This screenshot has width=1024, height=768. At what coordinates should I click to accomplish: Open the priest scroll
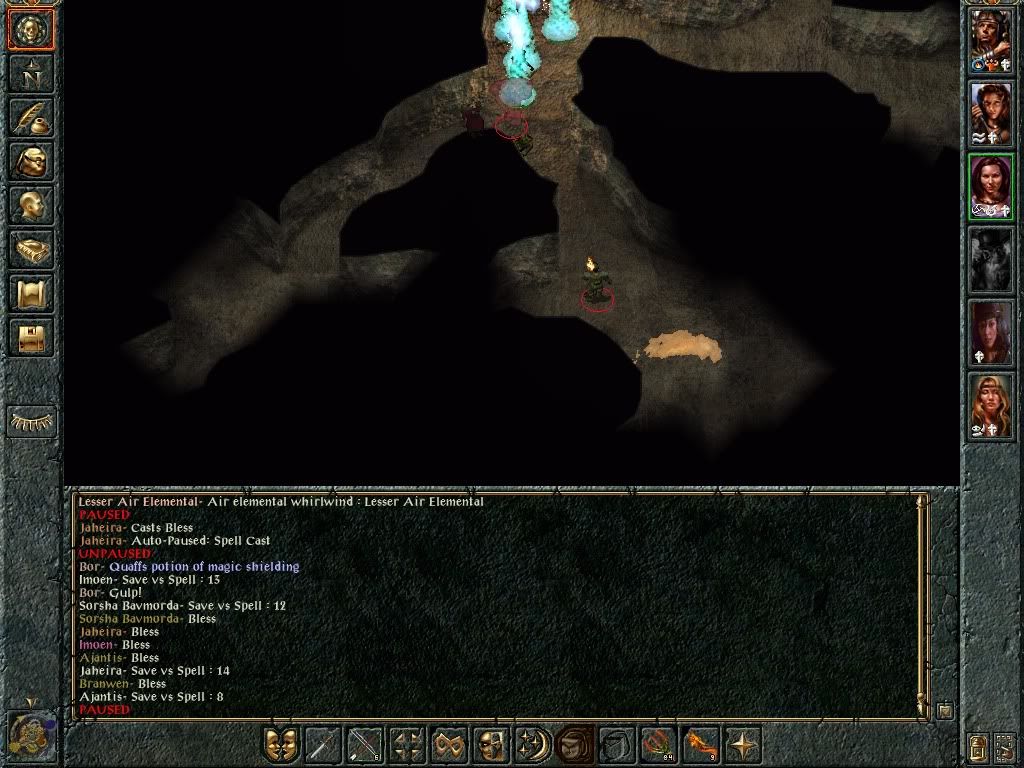point(31,293)
